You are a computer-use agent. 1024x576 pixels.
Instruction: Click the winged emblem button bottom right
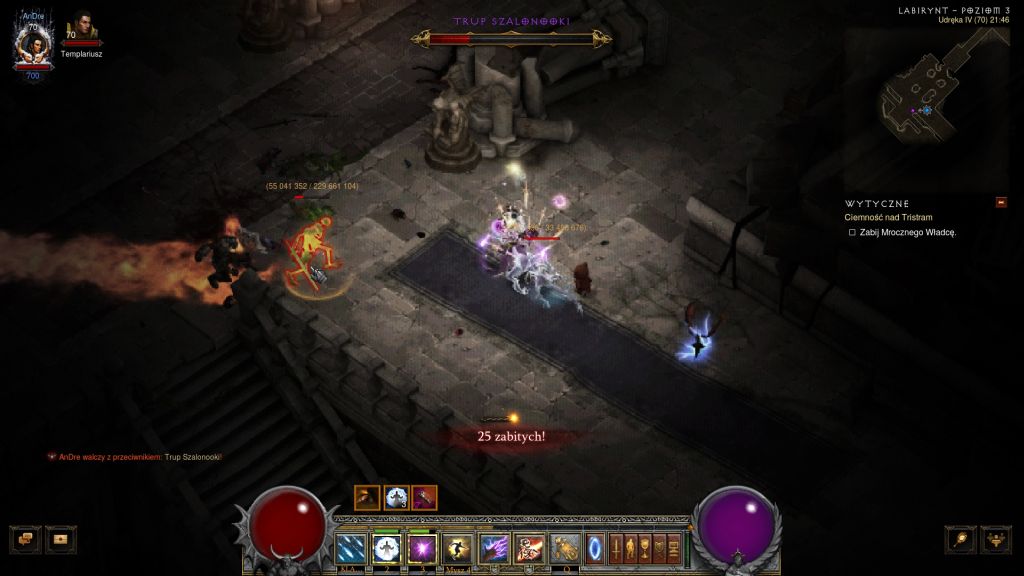click(996, 538)
